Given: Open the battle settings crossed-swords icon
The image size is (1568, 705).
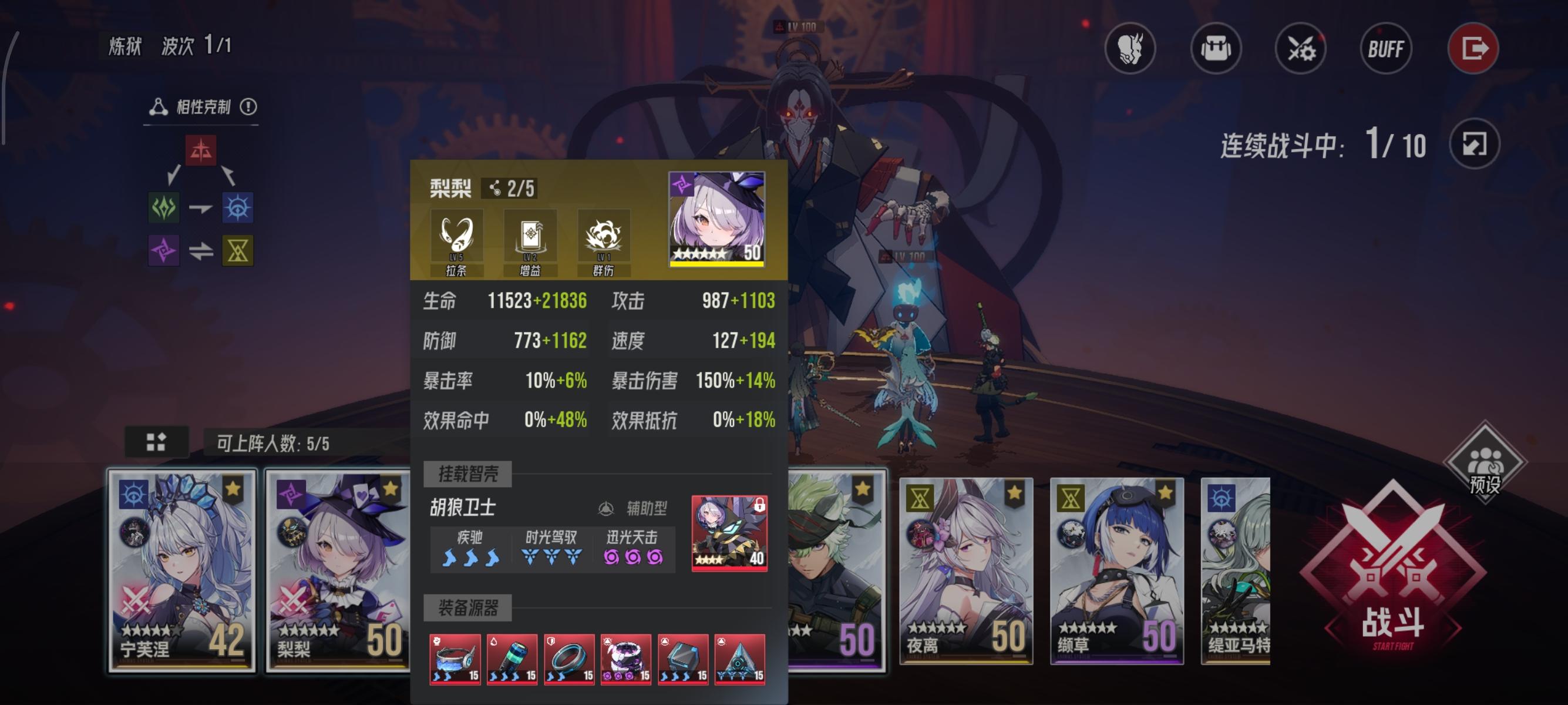Looking at the screenshot, I should click(x=1301, y=50).
